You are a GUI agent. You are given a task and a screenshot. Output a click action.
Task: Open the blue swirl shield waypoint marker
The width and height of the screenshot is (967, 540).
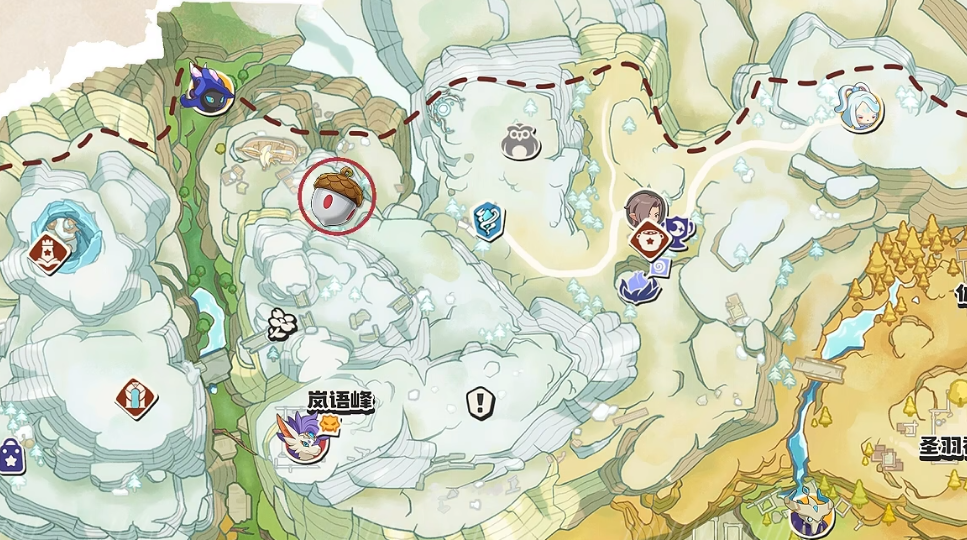[x=487, y=217]
